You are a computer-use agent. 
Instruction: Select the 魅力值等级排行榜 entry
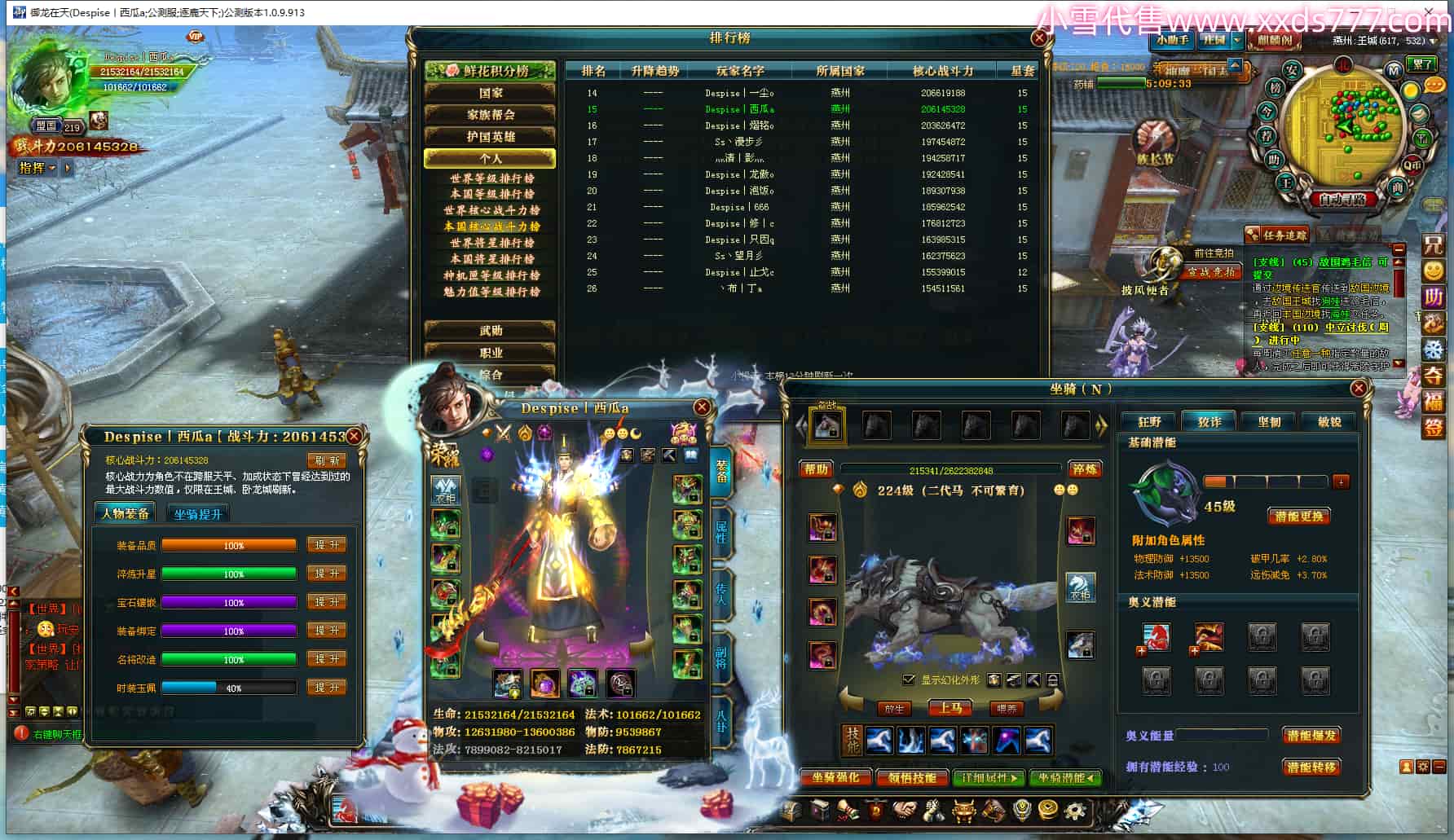point(491,292)
